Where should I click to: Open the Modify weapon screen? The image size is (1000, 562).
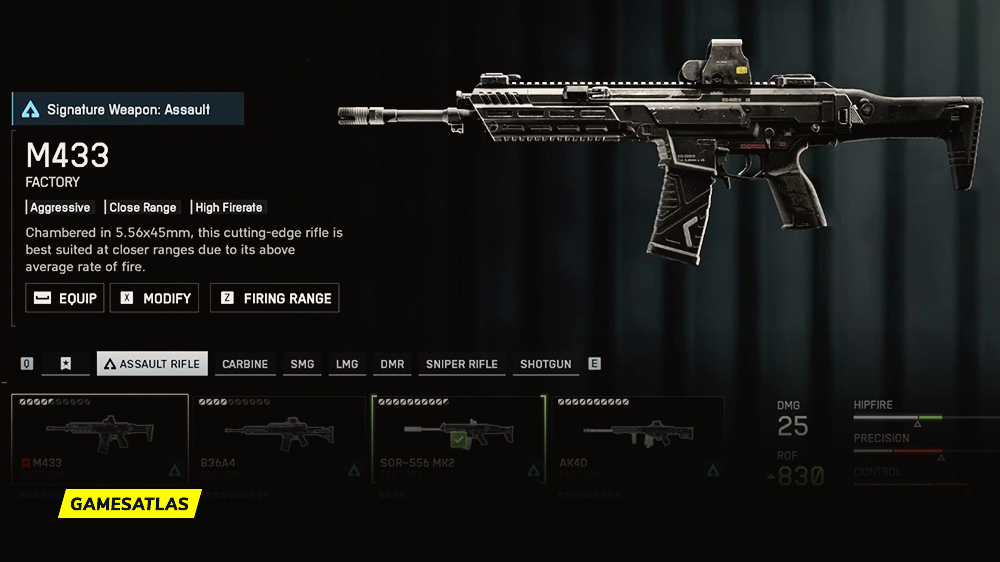[154, 298]
